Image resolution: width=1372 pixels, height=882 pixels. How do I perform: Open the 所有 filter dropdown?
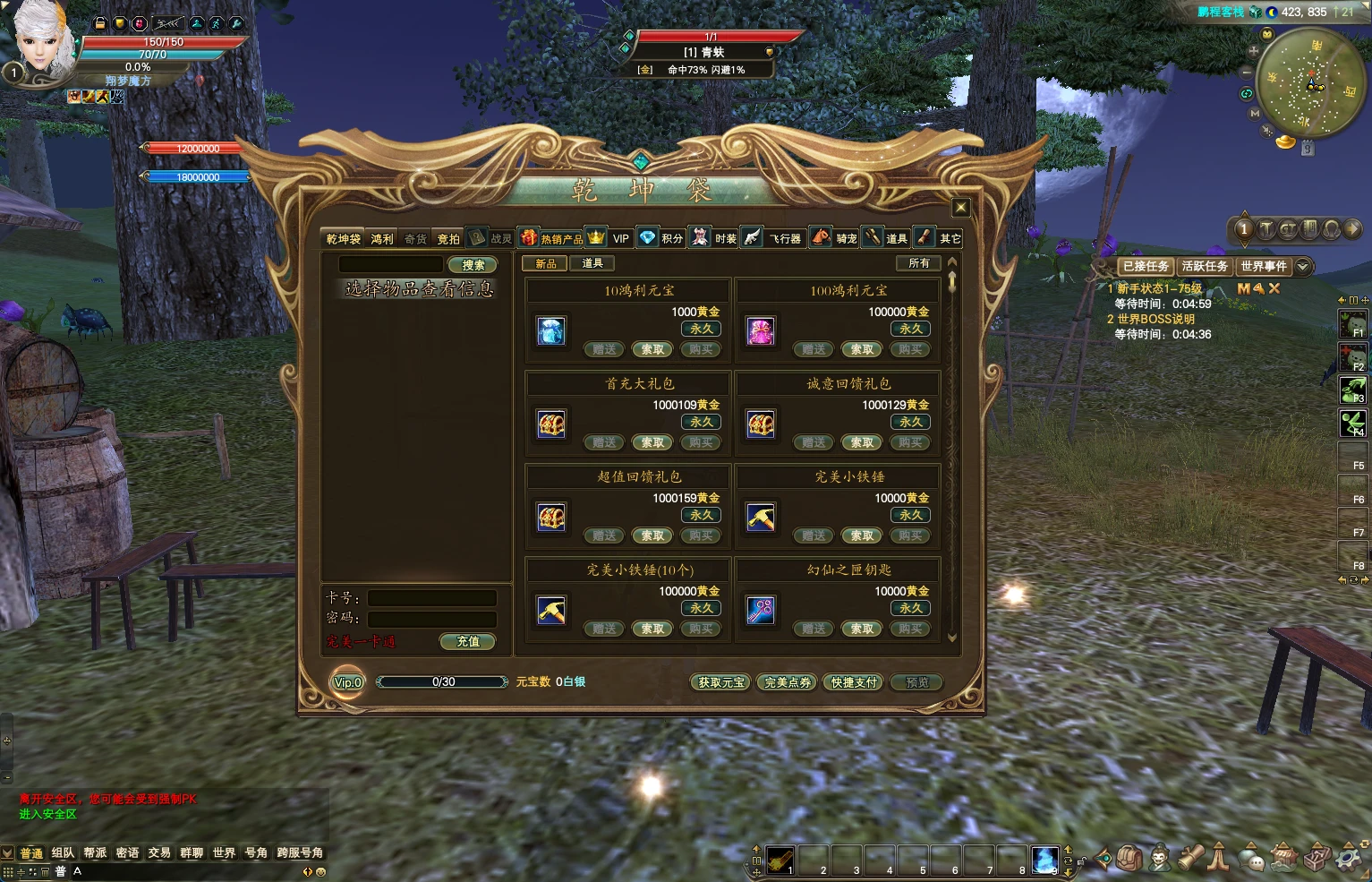pos(919,263)
